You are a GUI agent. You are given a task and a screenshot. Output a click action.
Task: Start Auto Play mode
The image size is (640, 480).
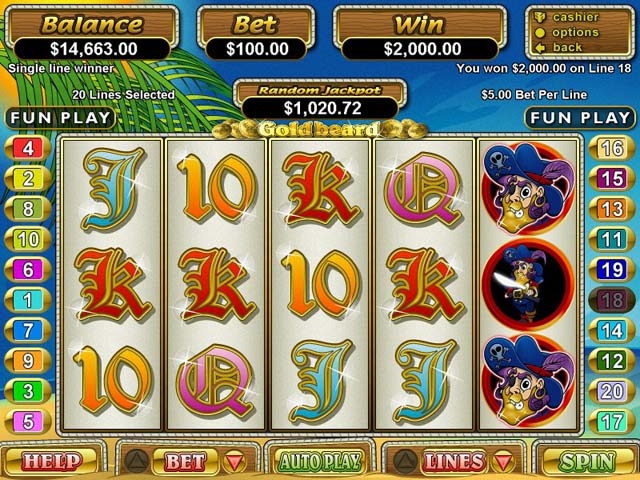(318, 462)
